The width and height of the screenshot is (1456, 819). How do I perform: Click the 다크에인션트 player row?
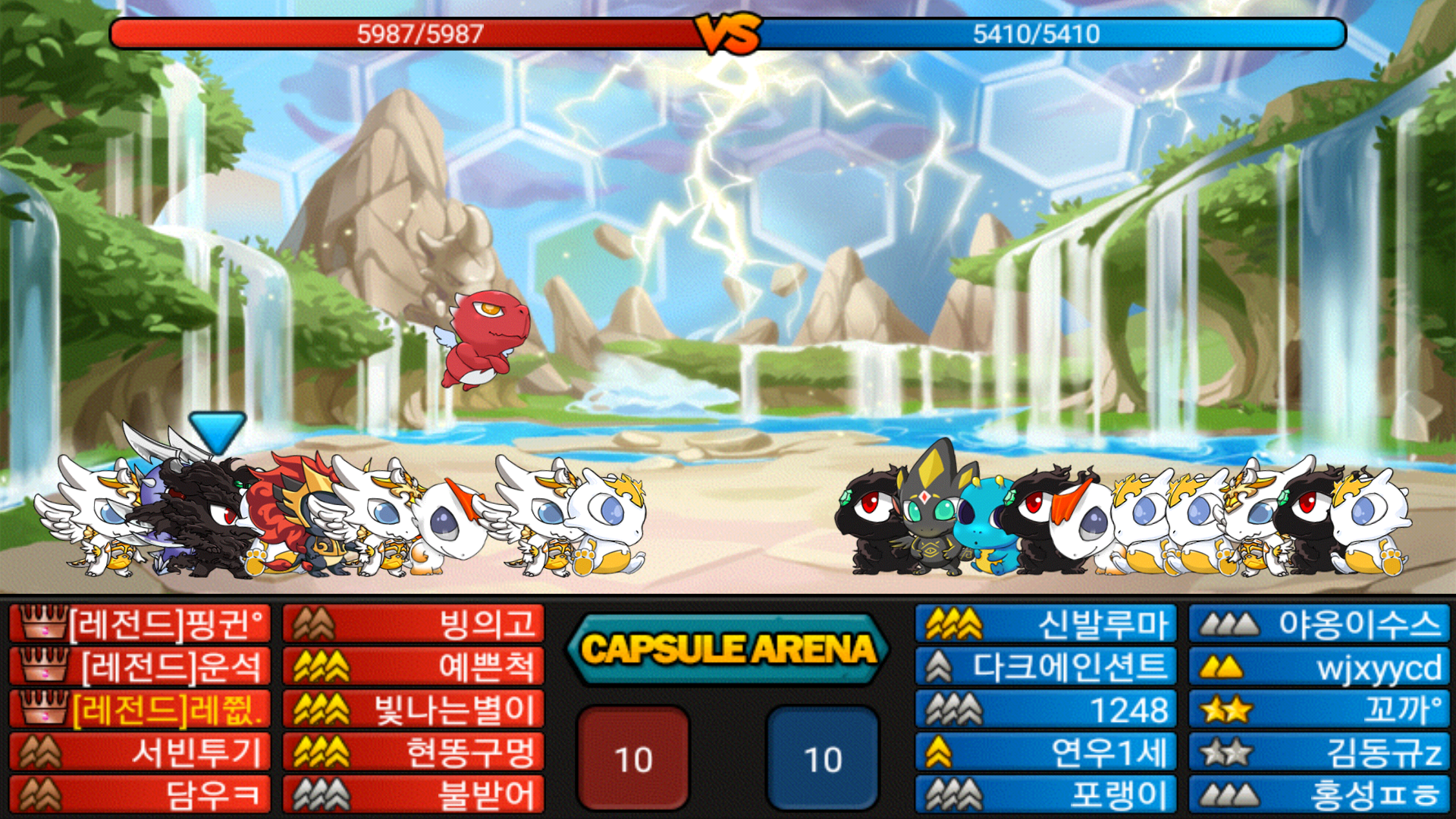[x=1046, y=667]
